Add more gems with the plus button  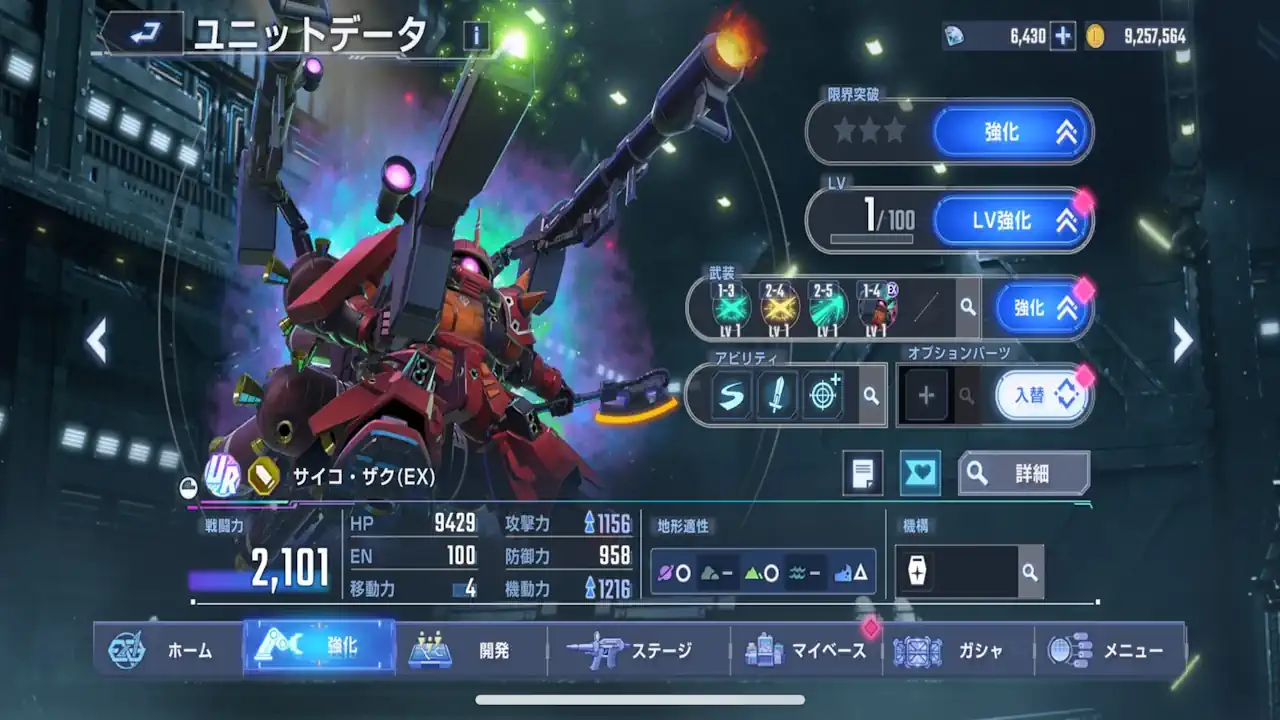[1063, 37]
